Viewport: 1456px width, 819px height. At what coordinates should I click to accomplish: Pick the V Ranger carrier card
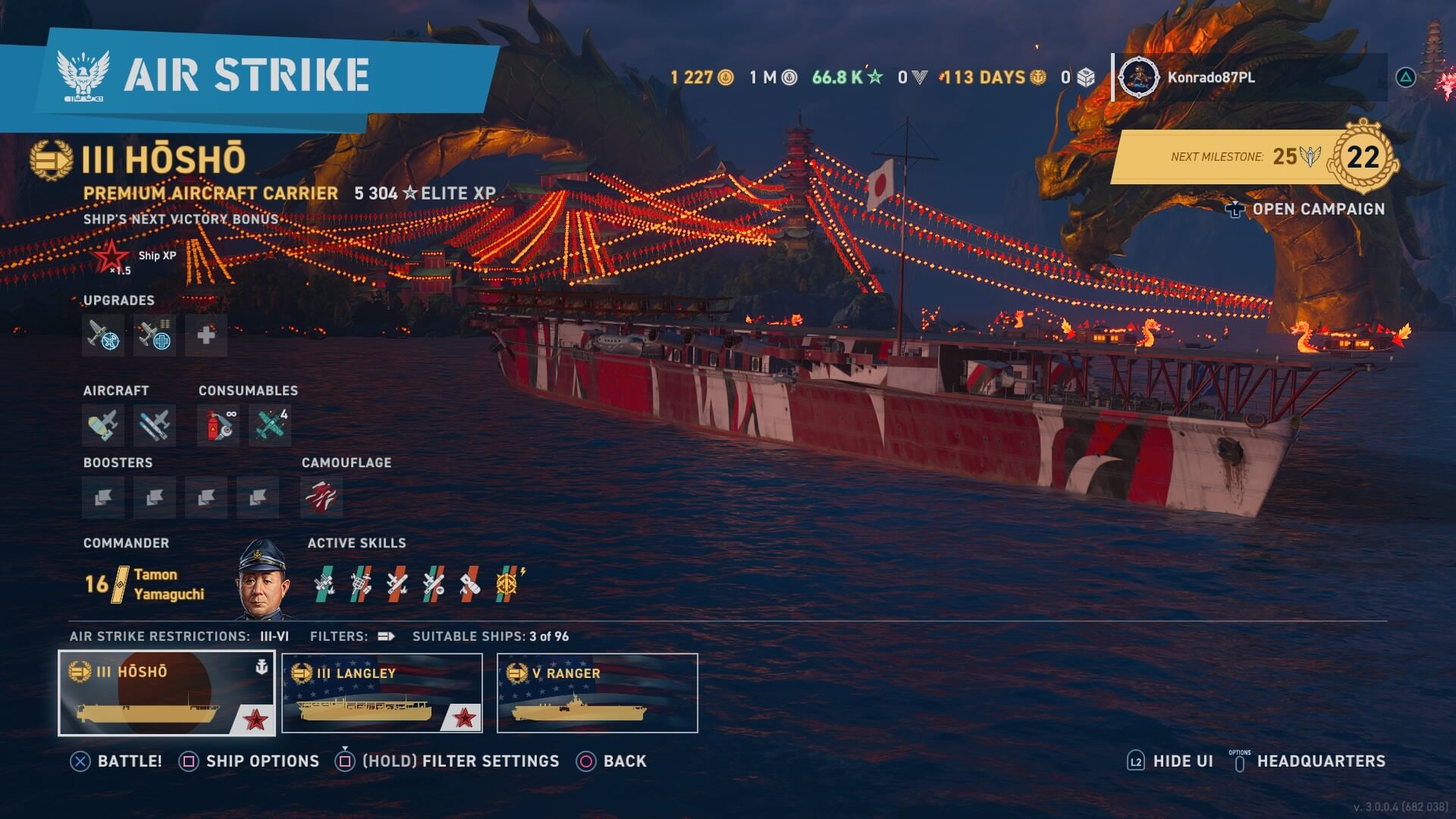(x=597, y=693)
